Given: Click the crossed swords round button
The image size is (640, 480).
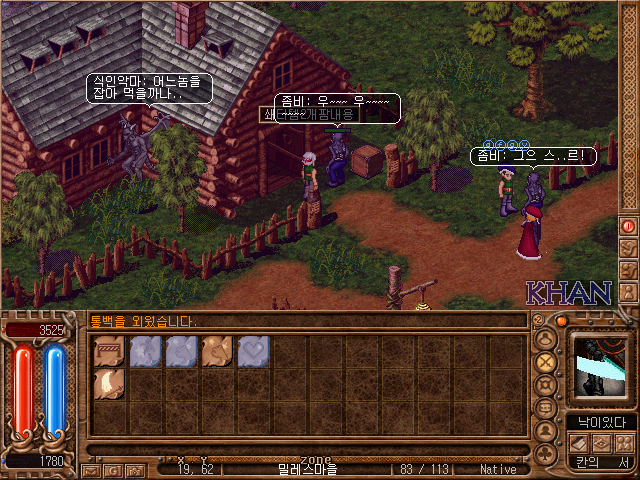Looking at the screenshot, I should tap(545, 361).
